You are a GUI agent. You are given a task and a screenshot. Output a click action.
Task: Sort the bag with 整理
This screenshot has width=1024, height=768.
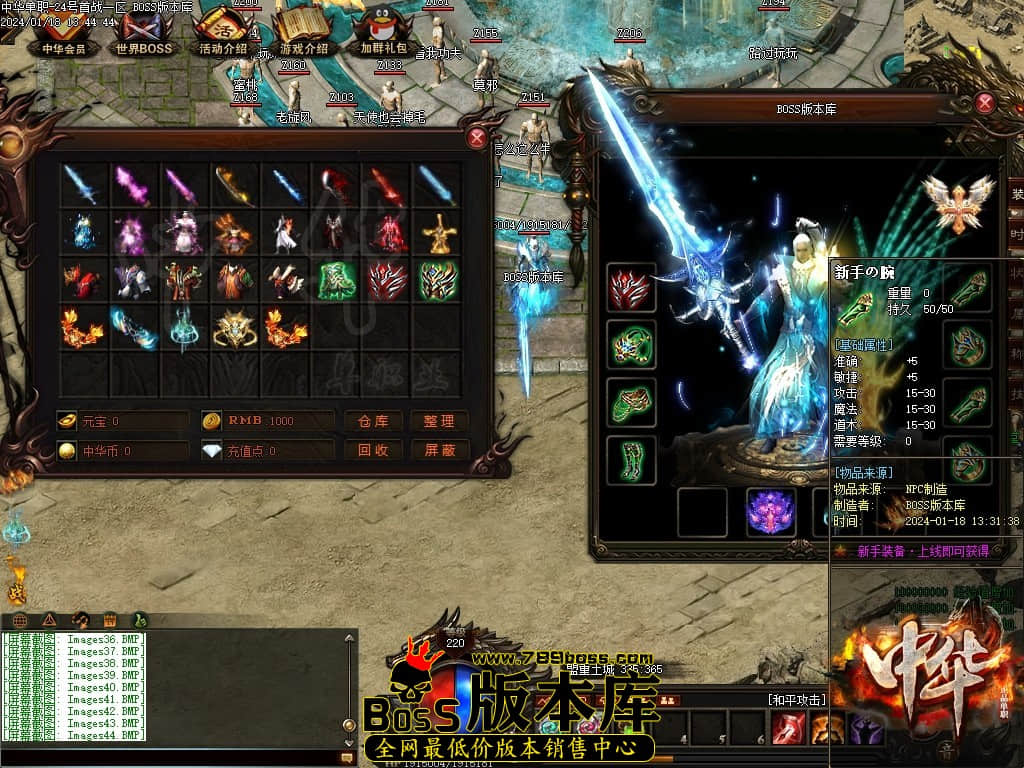coord(439,421)
